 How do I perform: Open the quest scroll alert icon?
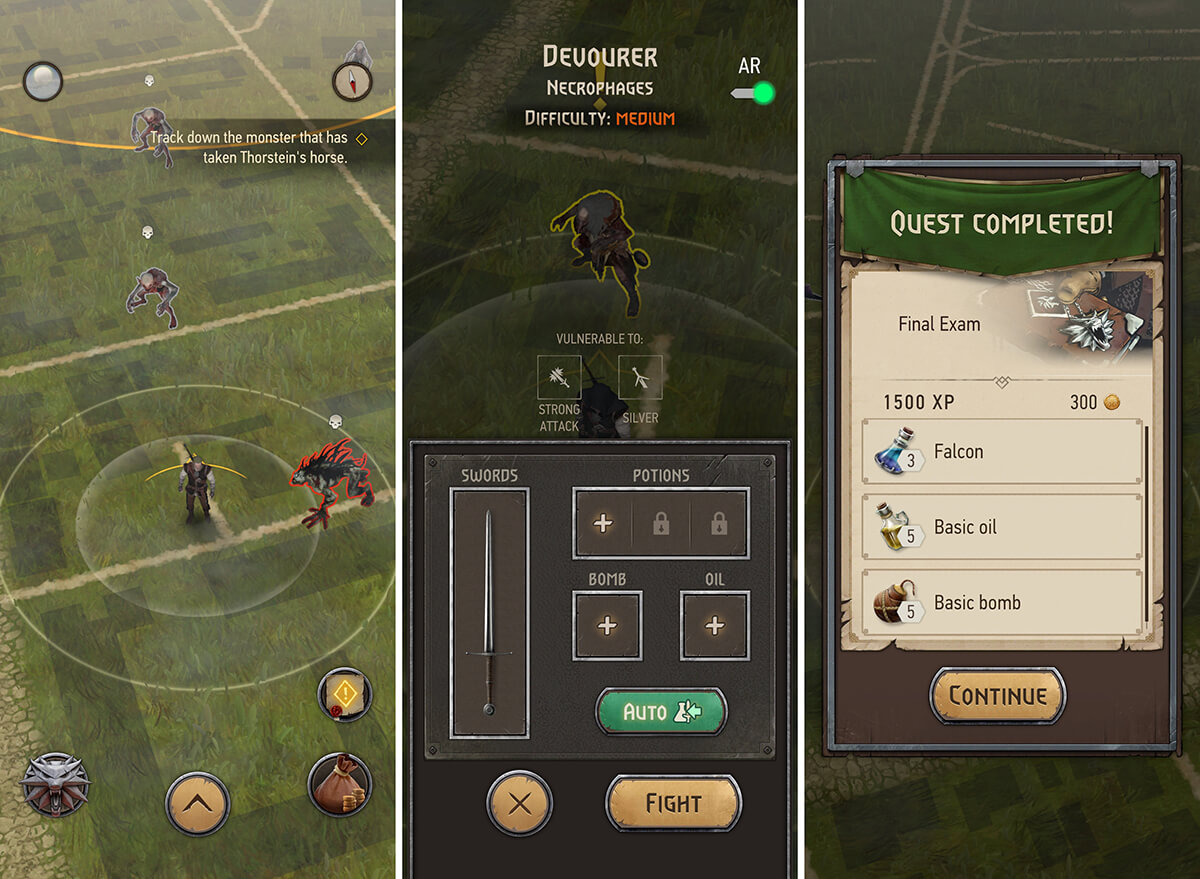click(x=345, y=694)
